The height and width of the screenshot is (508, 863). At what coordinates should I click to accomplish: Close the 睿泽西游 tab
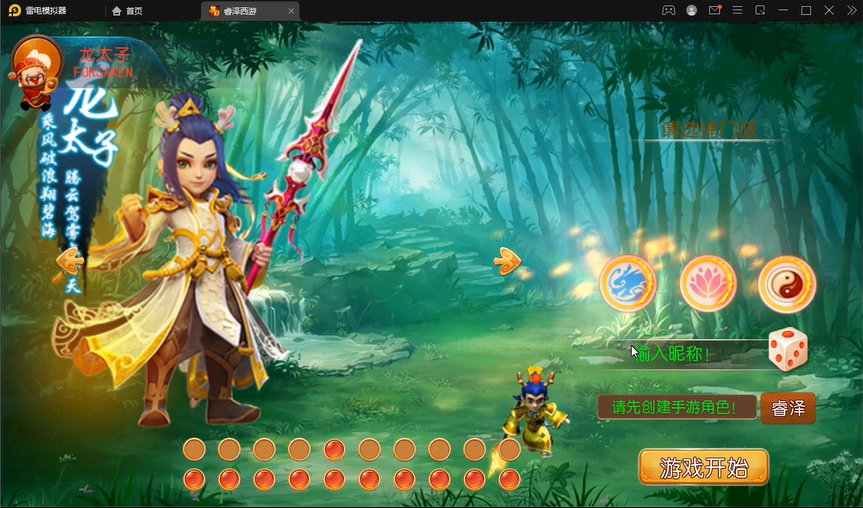tap(290, 11)
